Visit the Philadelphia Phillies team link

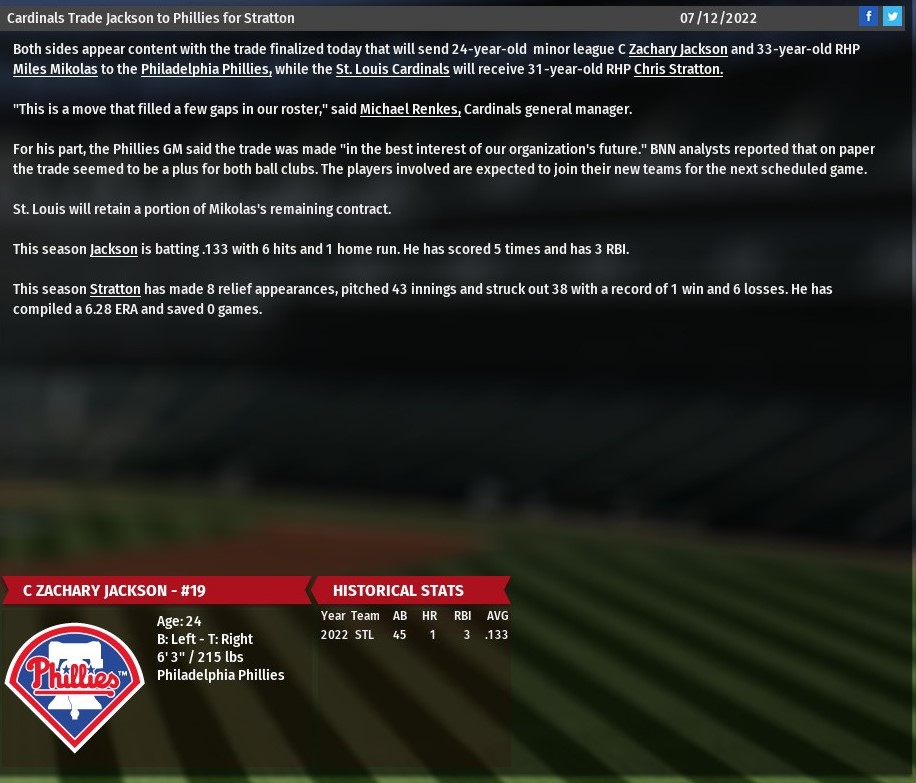pos(206,69)
